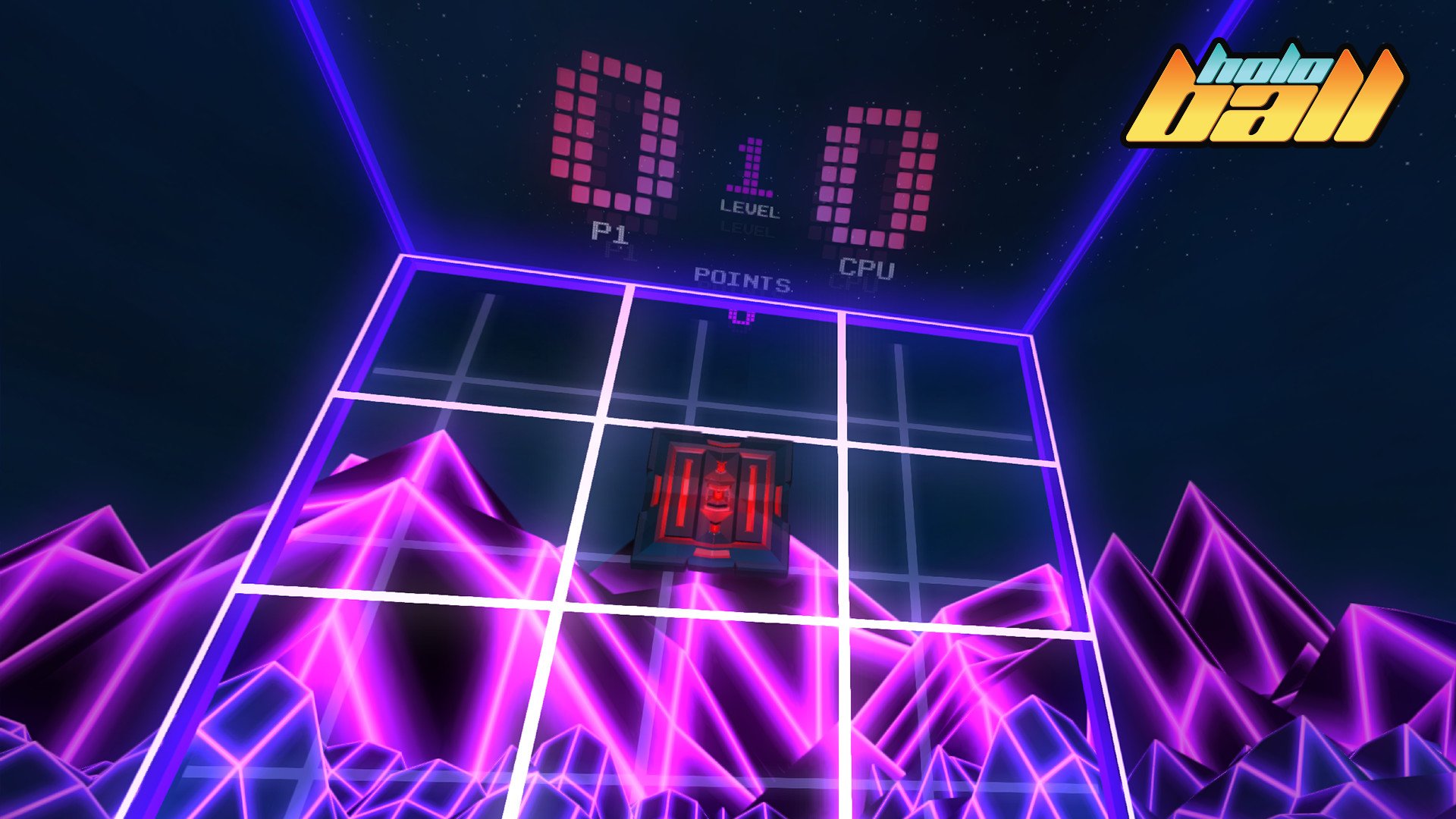
Task: Click the glowing red eye on the paddle
Action: click(x=717, y=497)
